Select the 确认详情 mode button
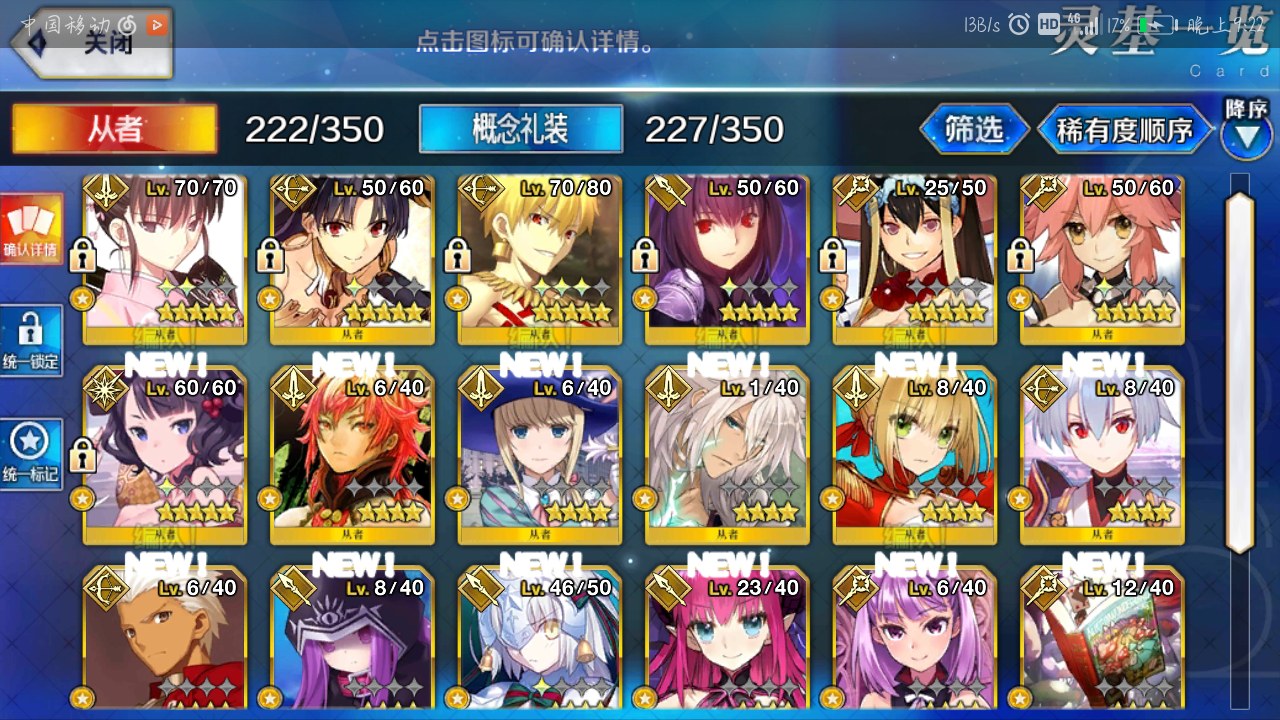This screenshot has height=720, width=1280. (x=31, y=229)
